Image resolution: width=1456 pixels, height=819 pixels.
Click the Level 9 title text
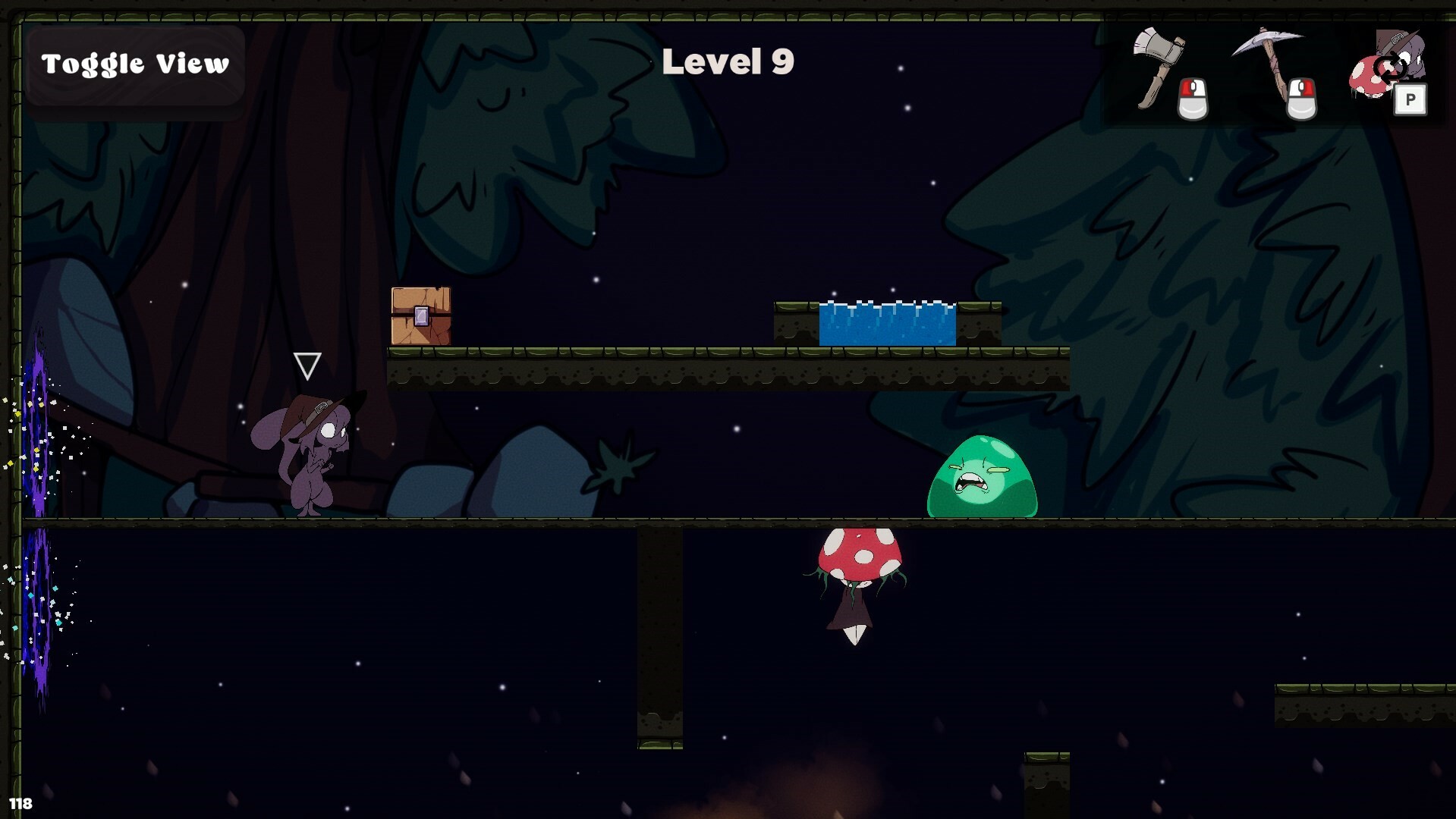729,63
